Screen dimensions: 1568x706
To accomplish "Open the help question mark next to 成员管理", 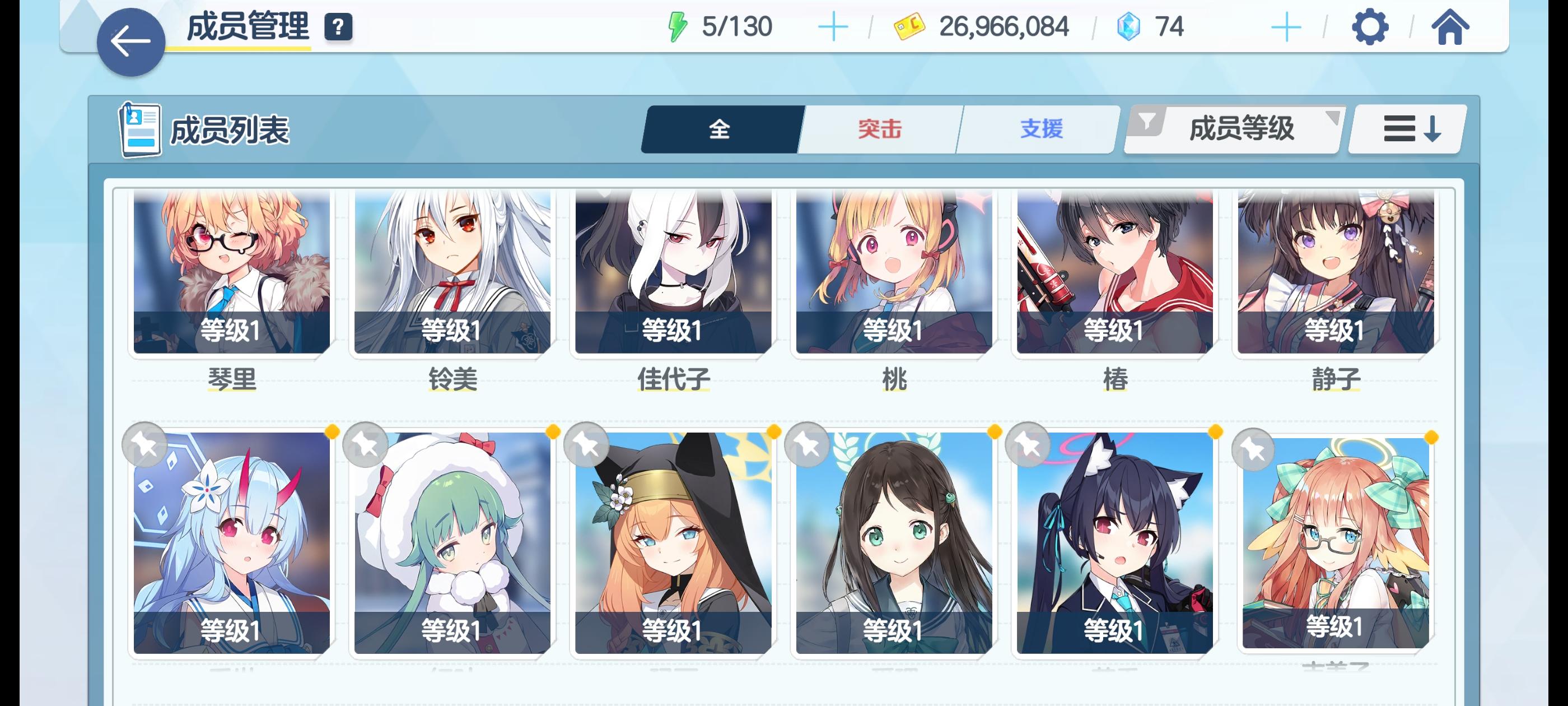I will (338, 26).
